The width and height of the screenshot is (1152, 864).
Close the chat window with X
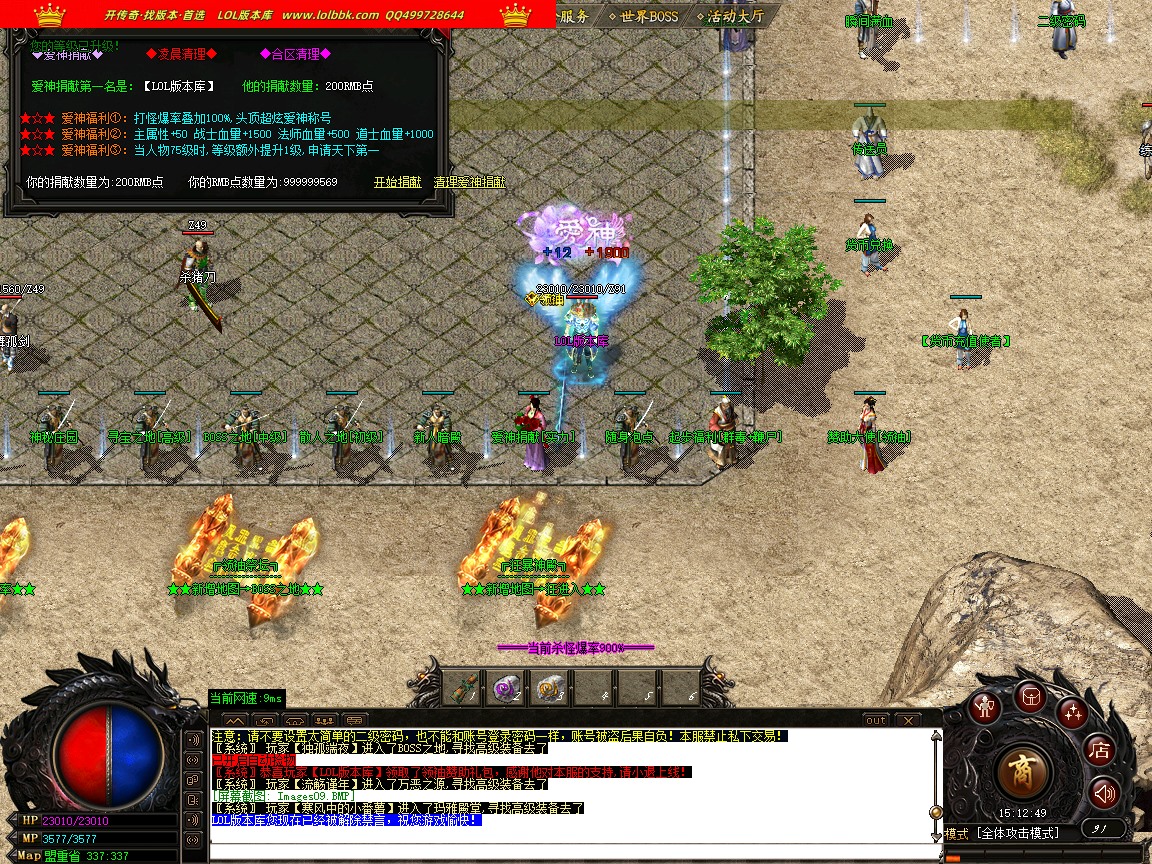pos(907,720)
